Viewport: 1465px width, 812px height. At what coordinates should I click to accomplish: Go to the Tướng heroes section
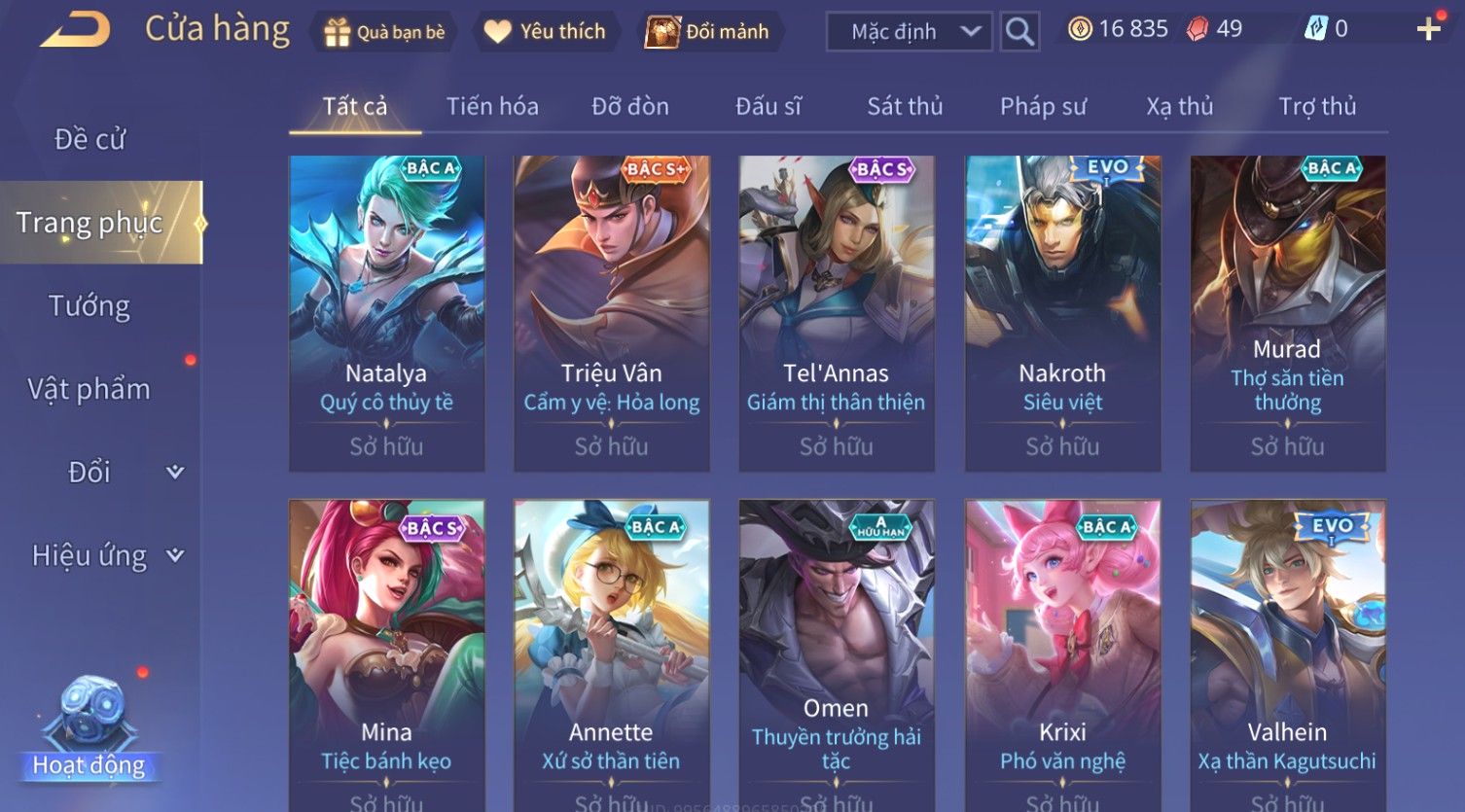click(89, 306)
